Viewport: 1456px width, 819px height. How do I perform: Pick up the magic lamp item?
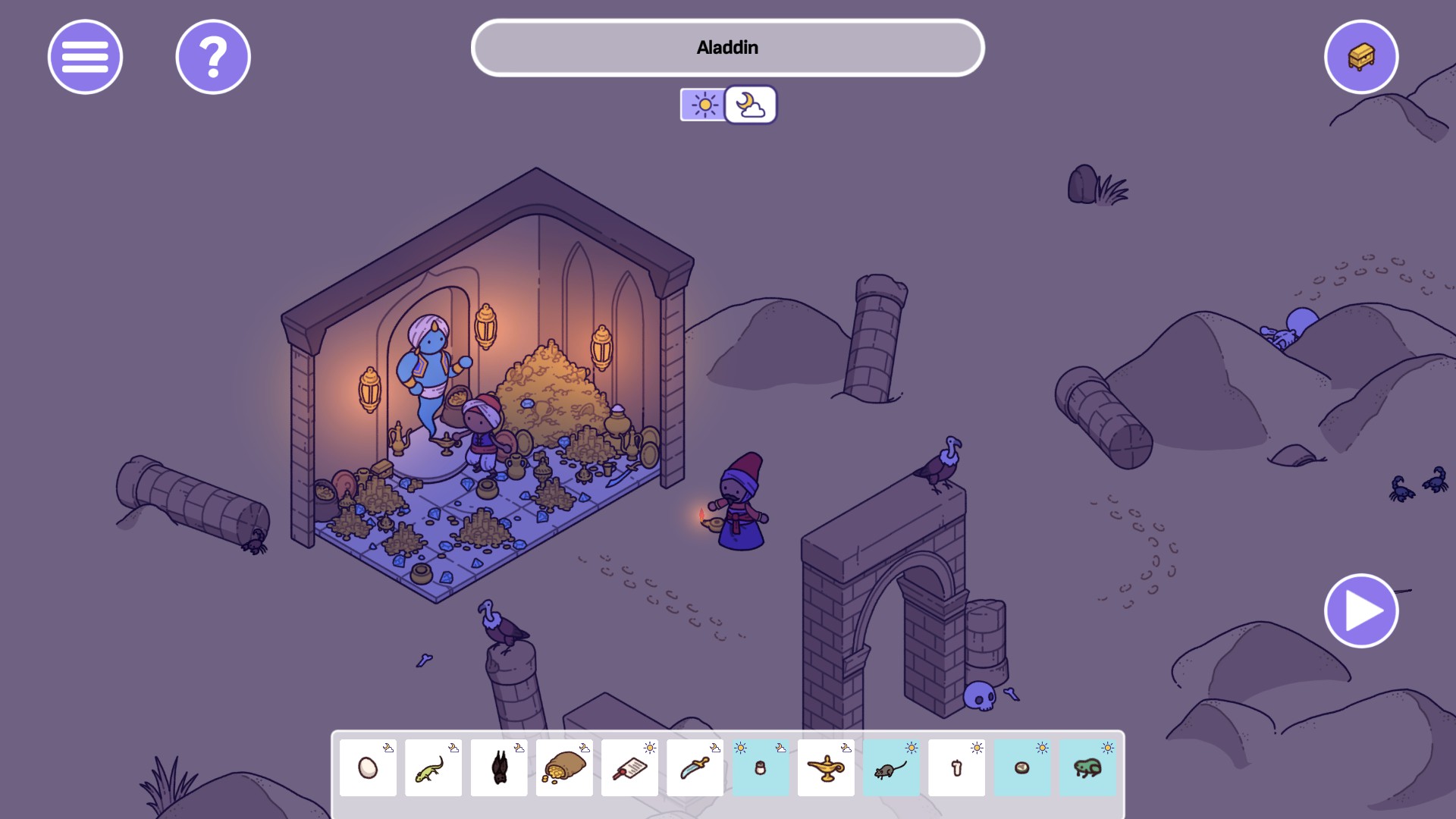click(x=825, y=767)
